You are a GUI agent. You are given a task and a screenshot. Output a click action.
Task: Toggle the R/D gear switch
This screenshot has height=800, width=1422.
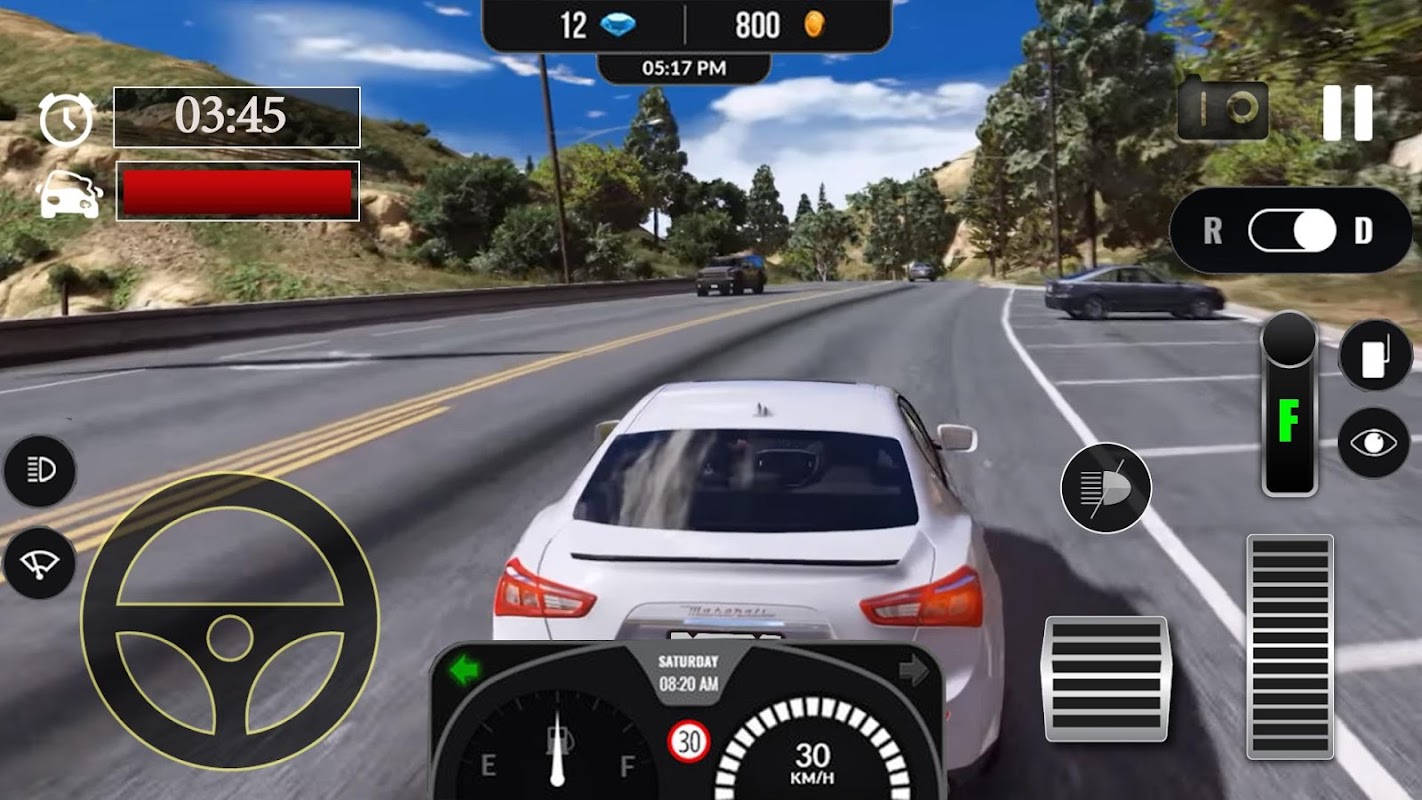click(x=1292, y=232)
